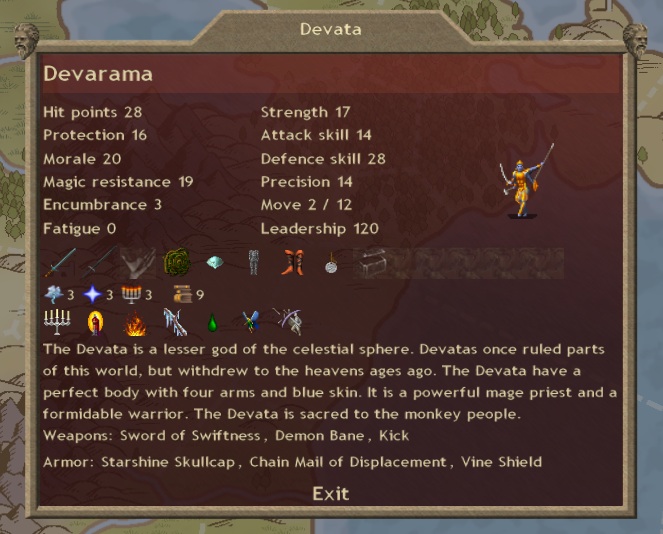Viewport: 663px width, 534px height.
Task: Select the chain mail body armor slot
Action: pos(252,263)
